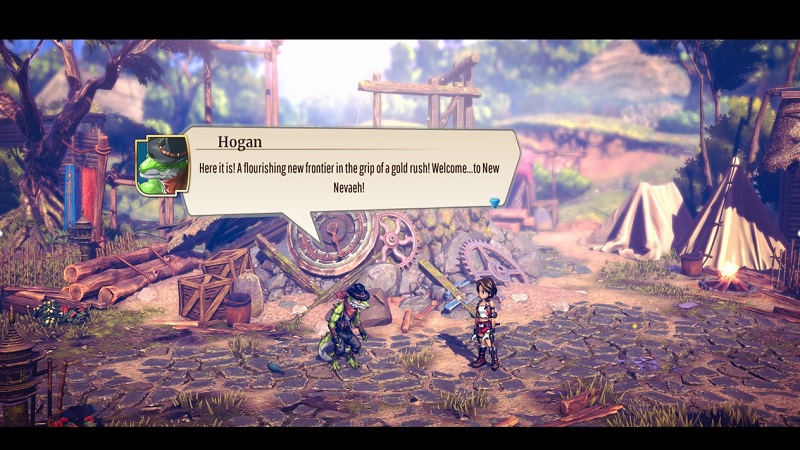Click the blue gem to advance dialogue
Screen dimensions: 800x450
(x=494, y=203)
